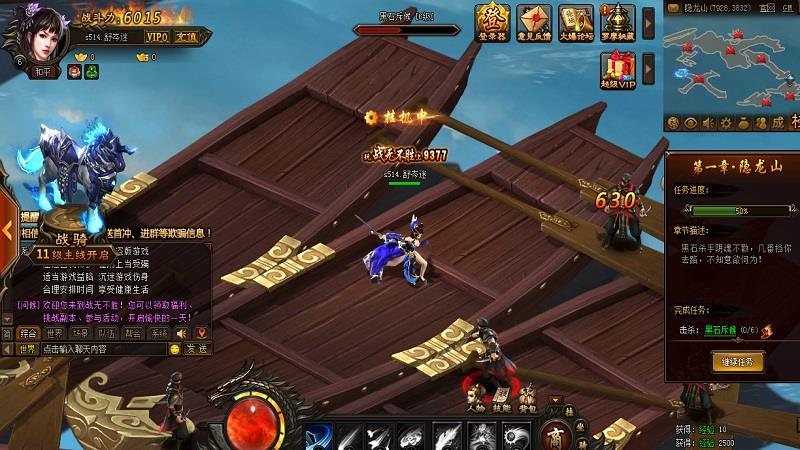Open the 火爆论坛 forum icon
Image resolution: width=800 pixels, height=450 pixels.
point(577,20)
